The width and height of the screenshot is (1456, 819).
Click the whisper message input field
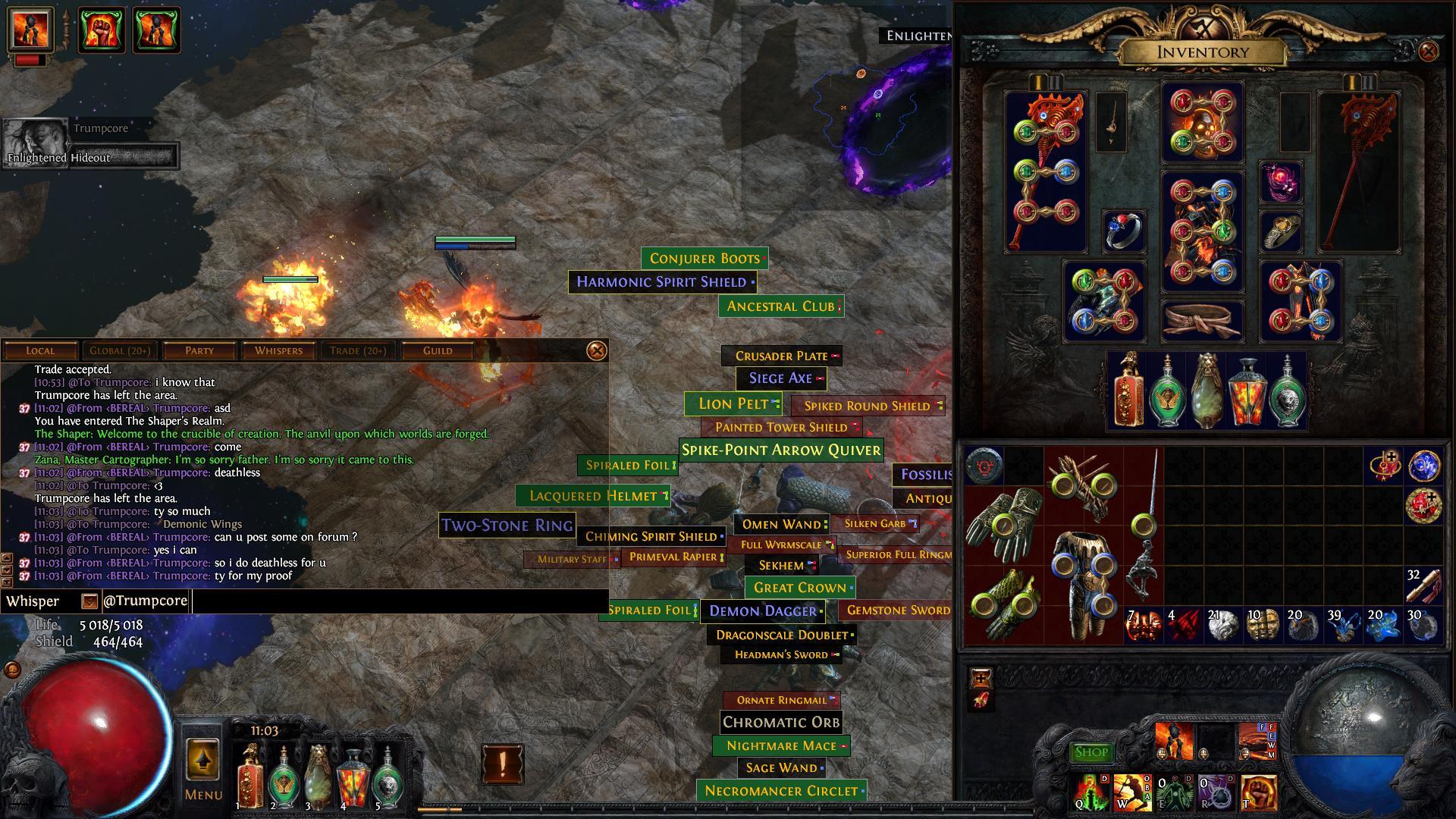tap(398, 601)
